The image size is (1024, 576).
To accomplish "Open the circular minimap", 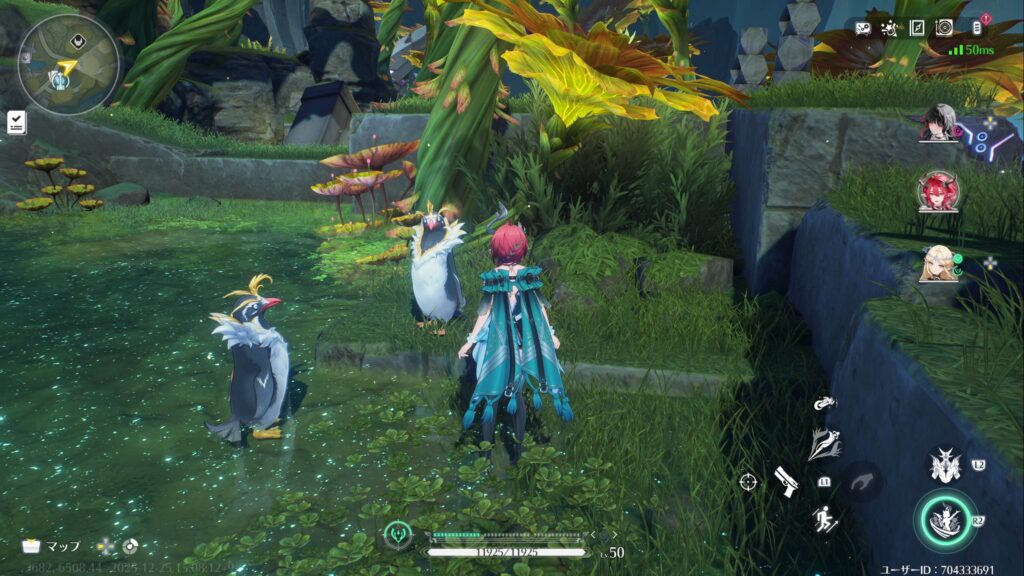I will click(67, 64).
